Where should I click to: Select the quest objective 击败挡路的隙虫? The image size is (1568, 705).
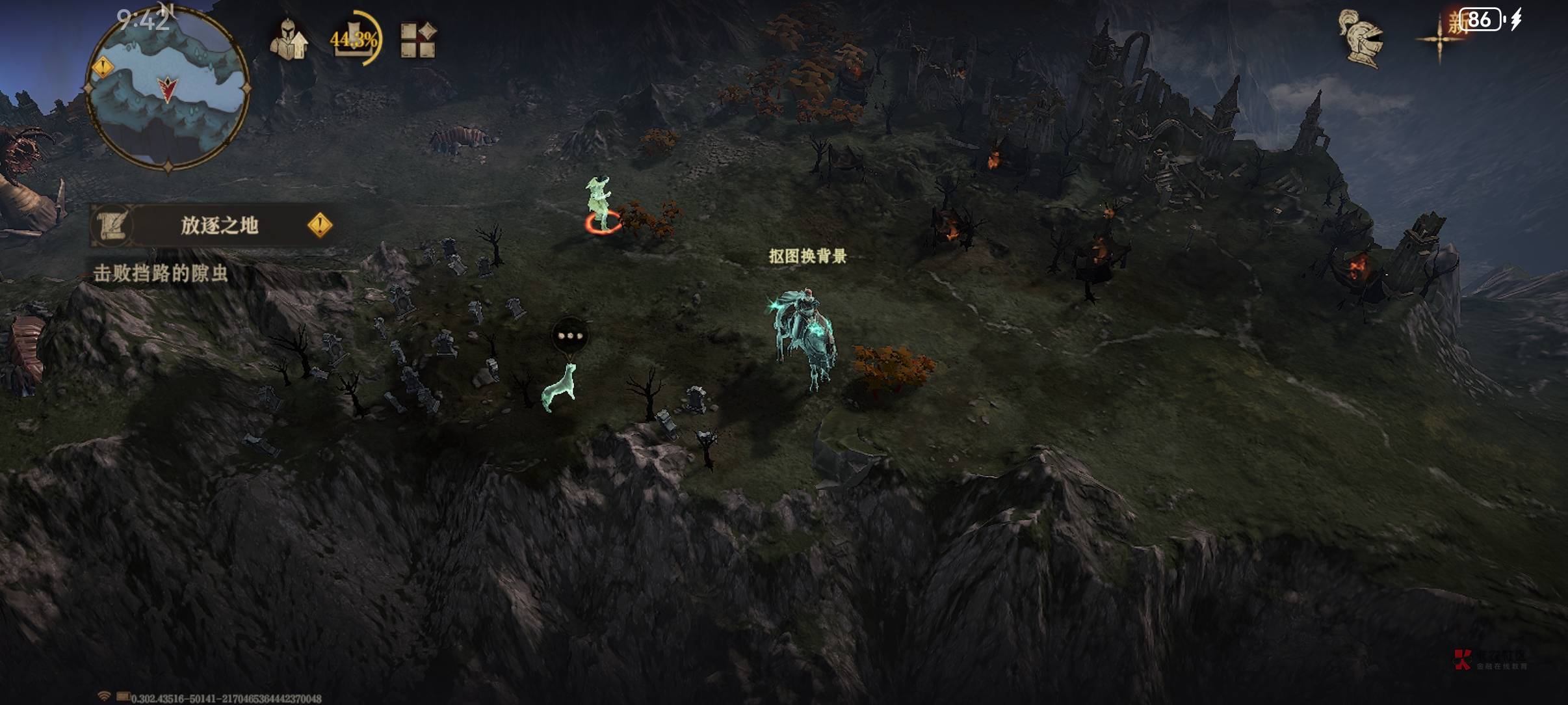(x=161, y=273)
